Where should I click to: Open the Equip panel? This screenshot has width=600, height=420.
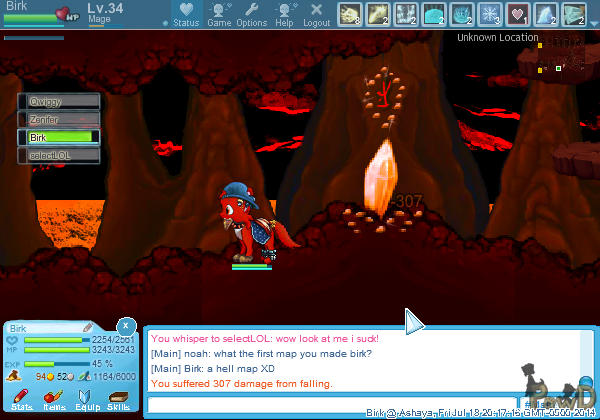point(86,399)
